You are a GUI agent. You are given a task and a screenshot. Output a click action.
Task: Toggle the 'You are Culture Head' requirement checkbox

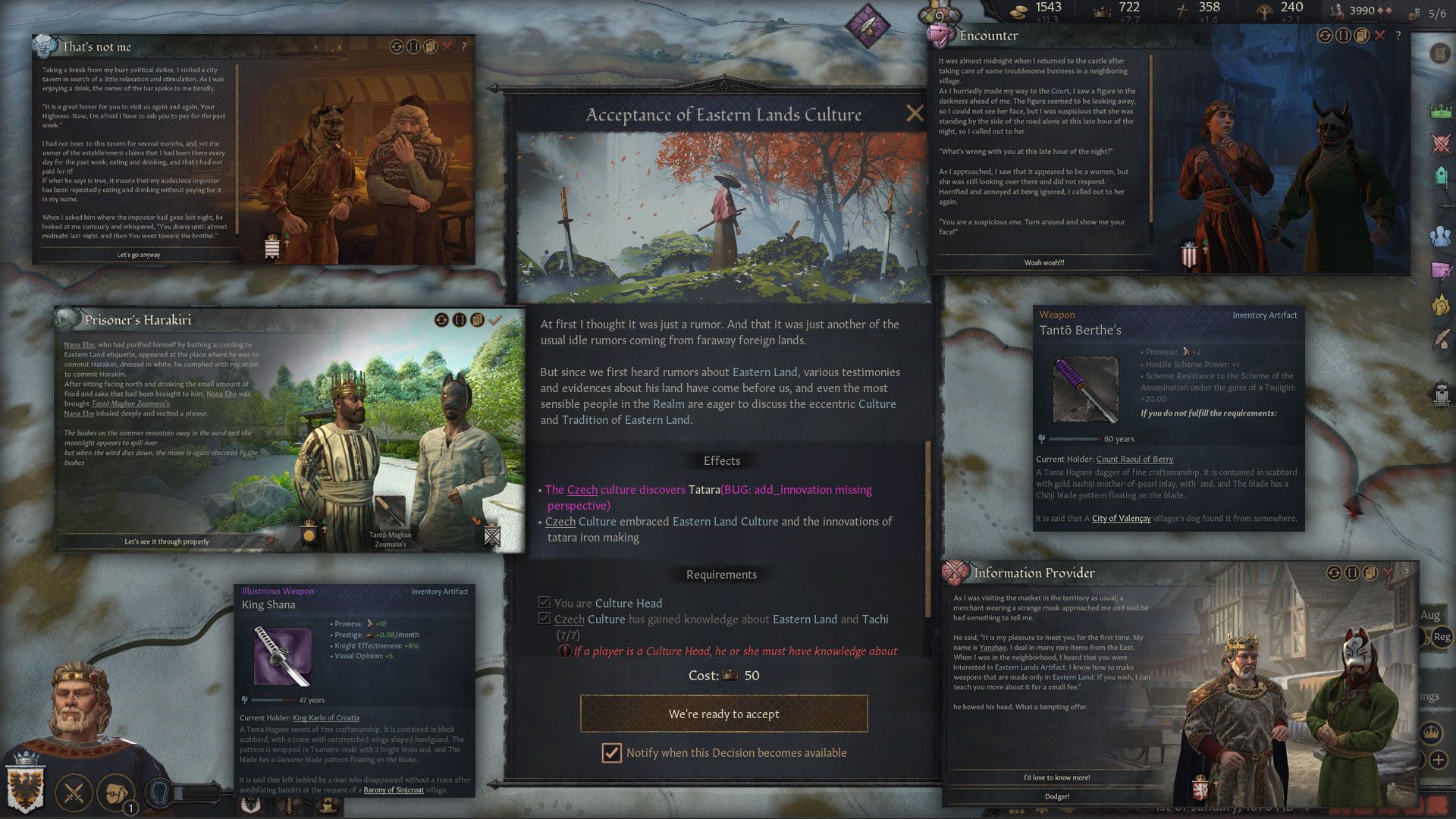[544, 601]
